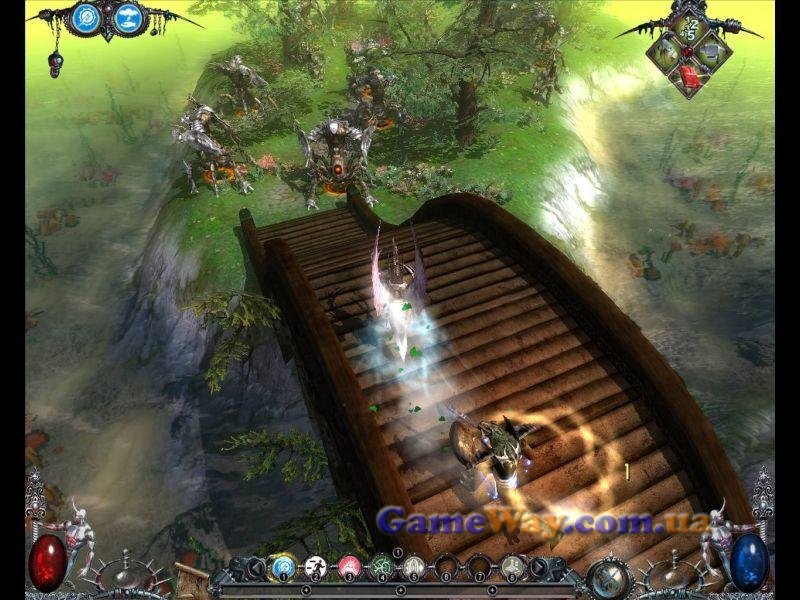Image resolution: width=800 pixels, height=600 pixels.
Task: Open the red book menu tile
Action: coord(689,76)
